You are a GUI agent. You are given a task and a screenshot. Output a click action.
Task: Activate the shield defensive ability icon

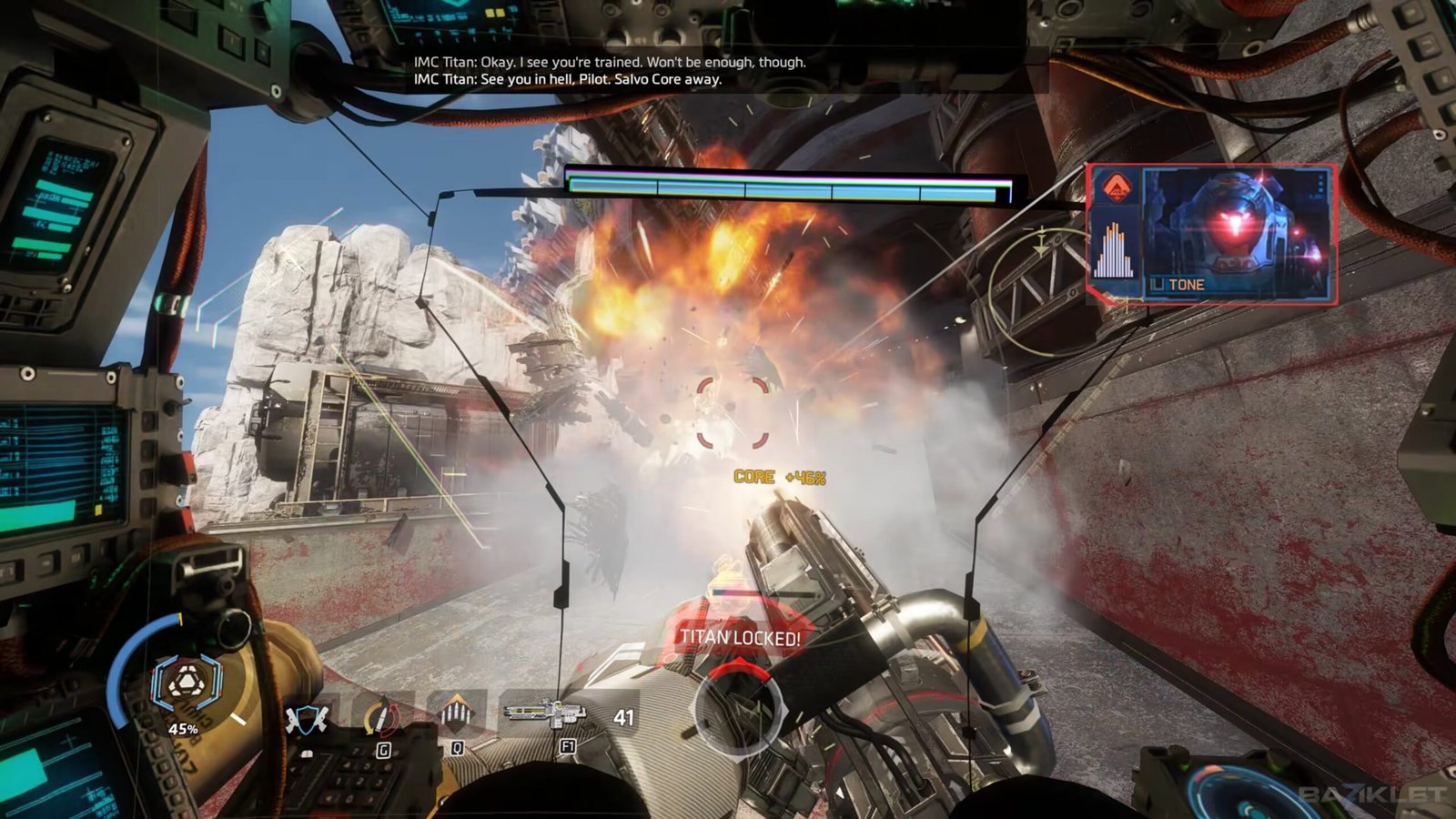click(306, 719)
